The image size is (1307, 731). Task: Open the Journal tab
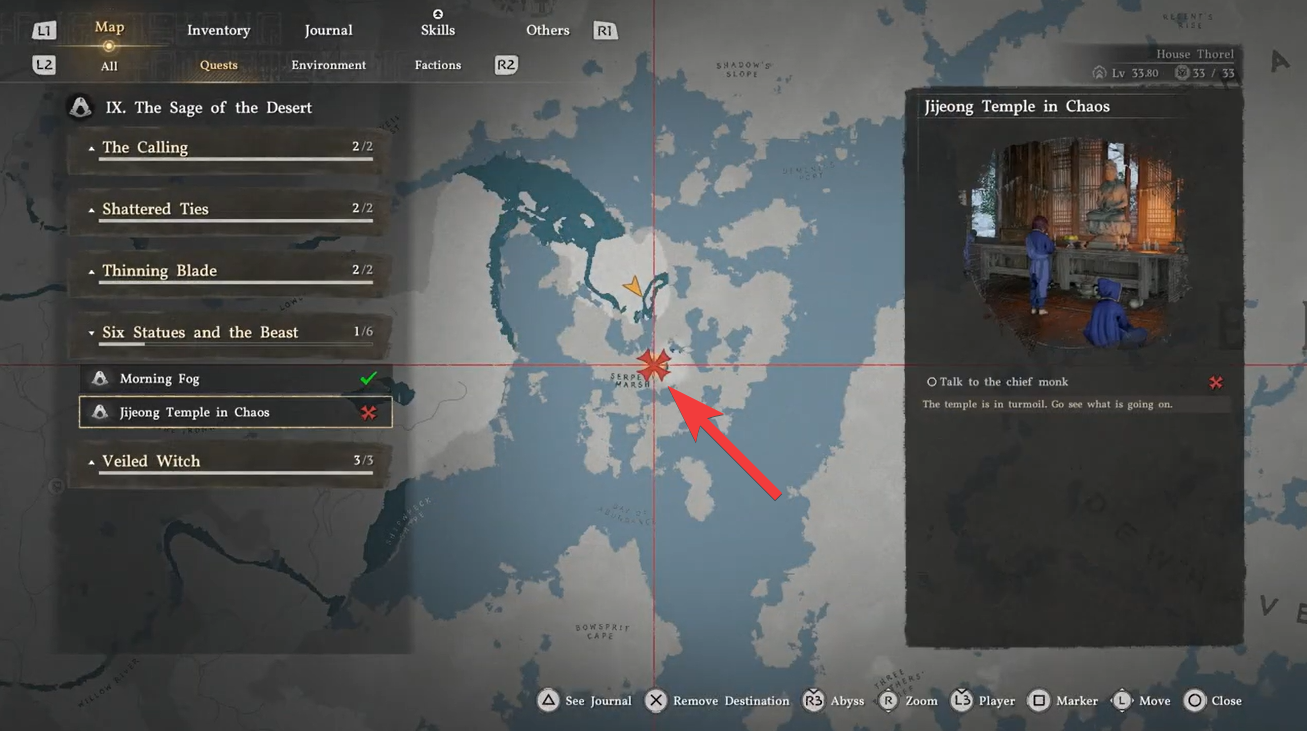[x=328, y=30]
